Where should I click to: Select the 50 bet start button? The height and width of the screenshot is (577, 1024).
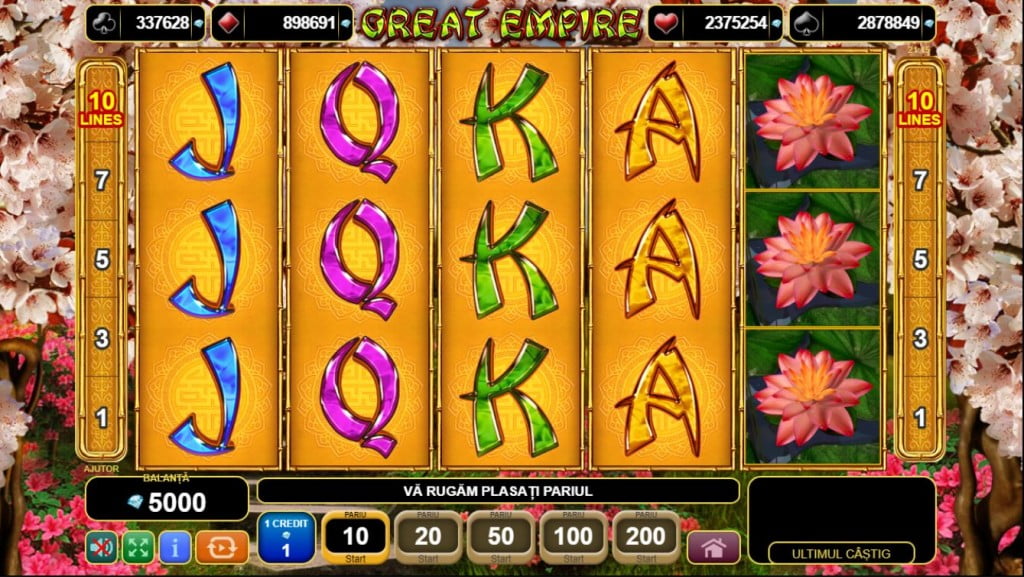[x=500, y=538]
